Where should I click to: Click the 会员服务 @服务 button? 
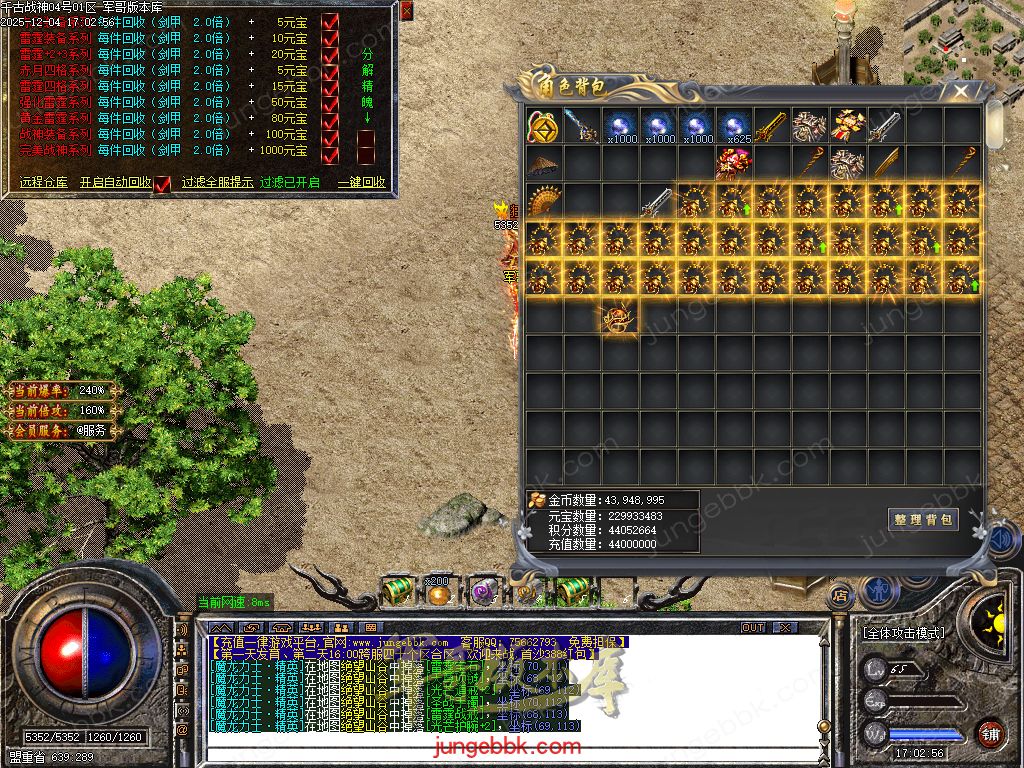pos(91,431)
